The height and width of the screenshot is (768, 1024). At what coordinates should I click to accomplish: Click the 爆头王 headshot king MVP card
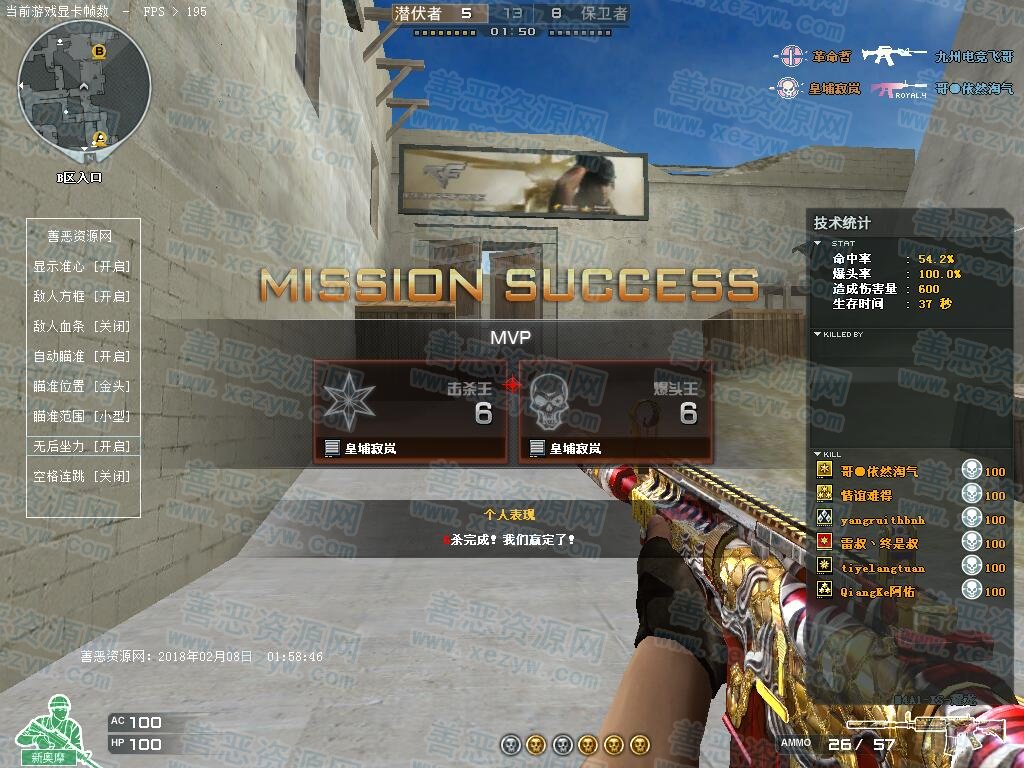[x=615, y=412]
